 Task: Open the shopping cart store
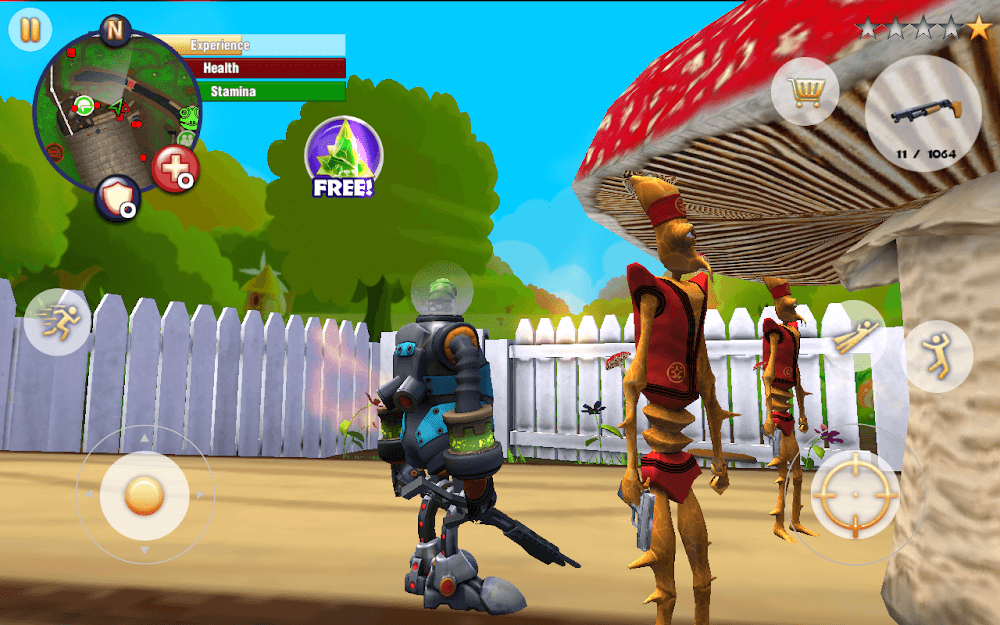(x=804, y=93)
